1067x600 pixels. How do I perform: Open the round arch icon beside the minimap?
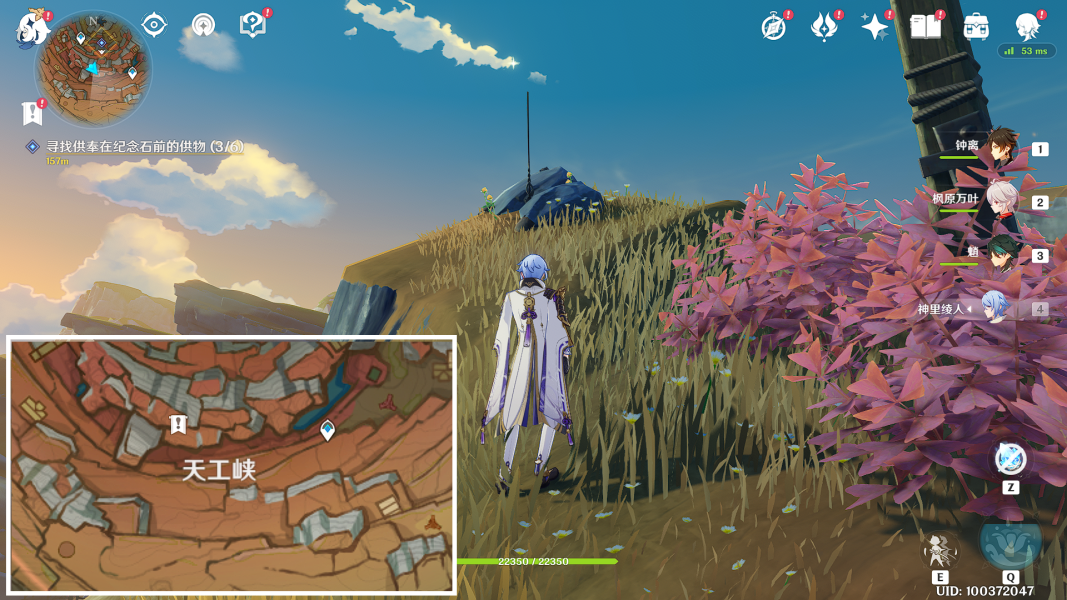pos(204,25)
